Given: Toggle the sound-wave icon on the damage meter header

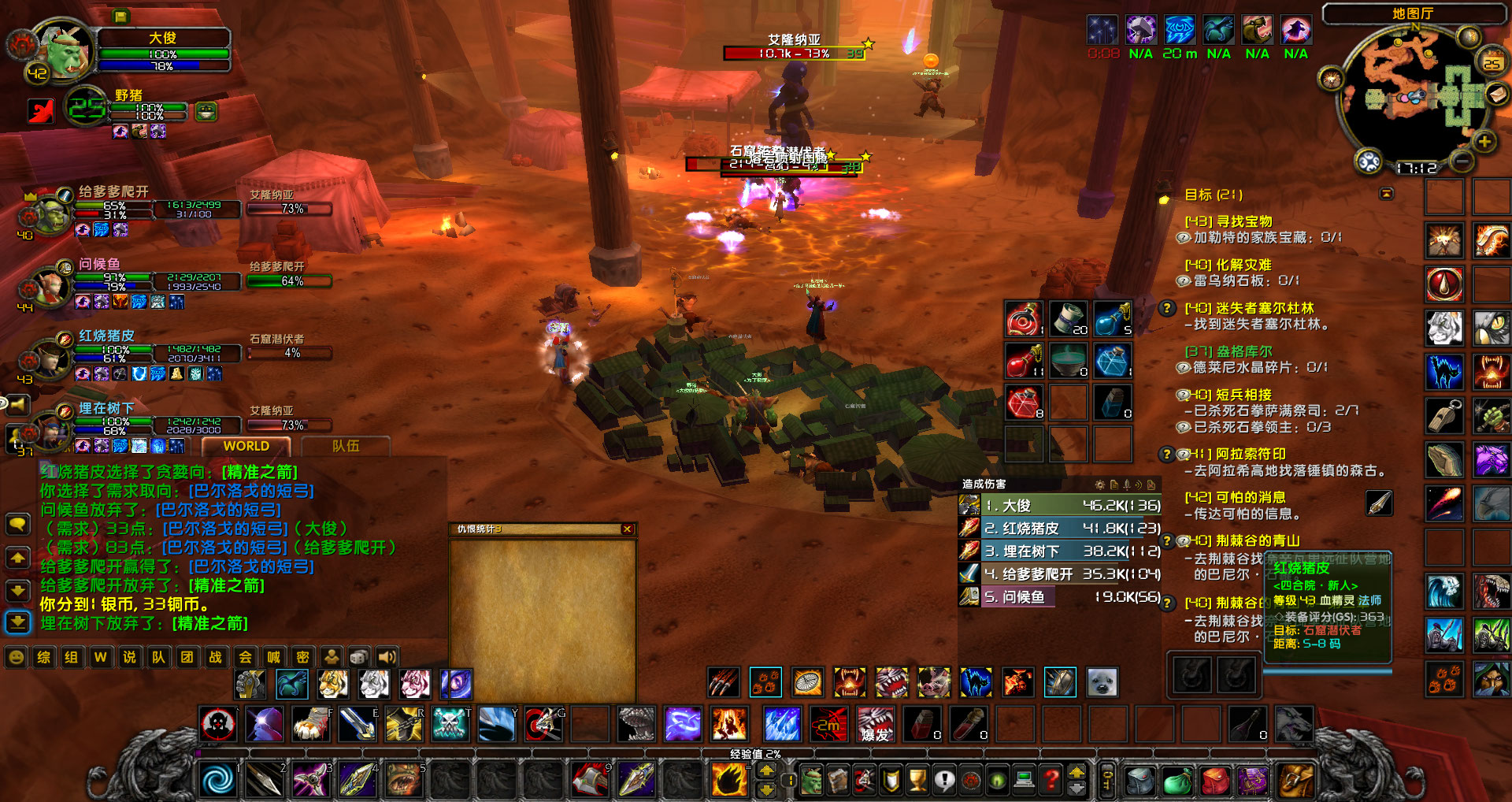Looking at the screenshot, I should point(1139,484).
